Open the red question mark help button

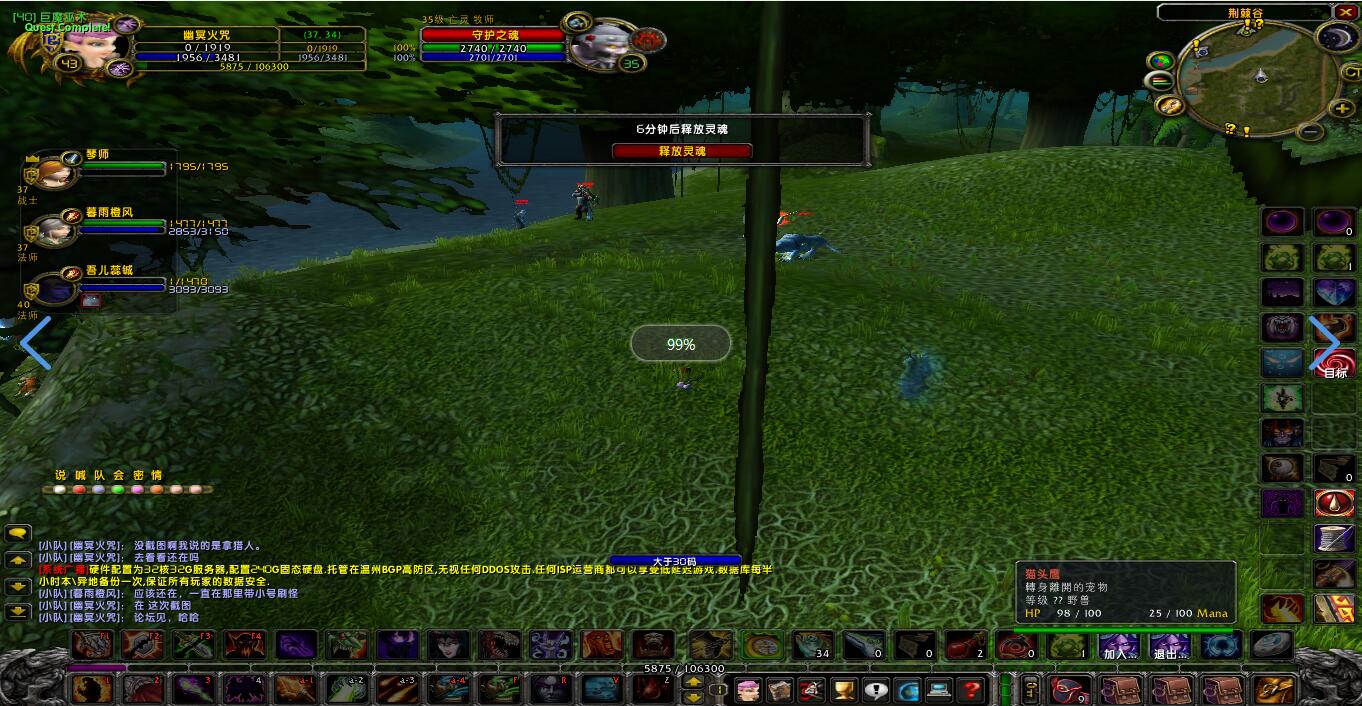[x=970, y=690]
